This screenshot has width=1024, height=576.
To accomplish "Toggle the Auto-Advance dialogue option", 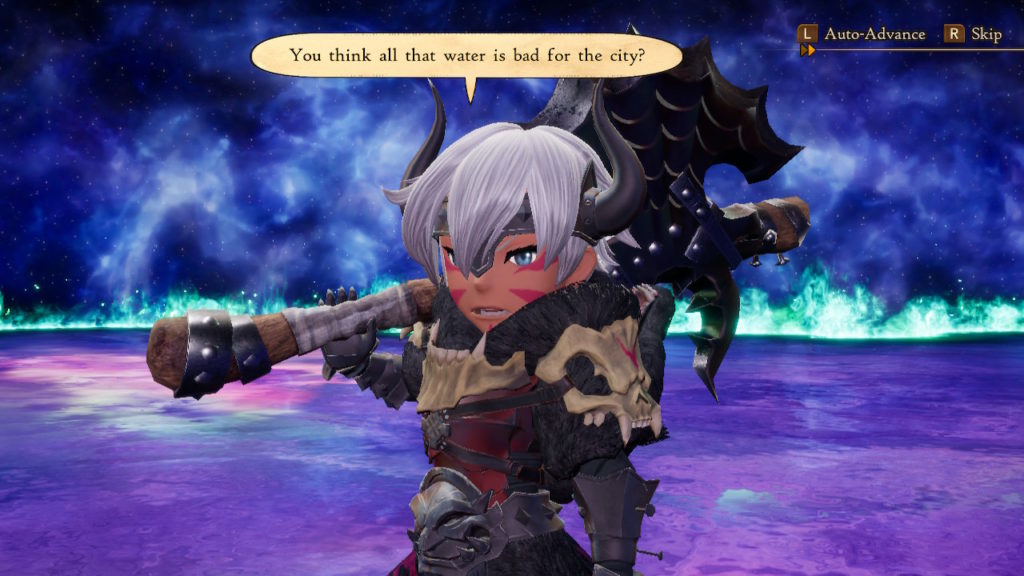I will tap(873, 34).
